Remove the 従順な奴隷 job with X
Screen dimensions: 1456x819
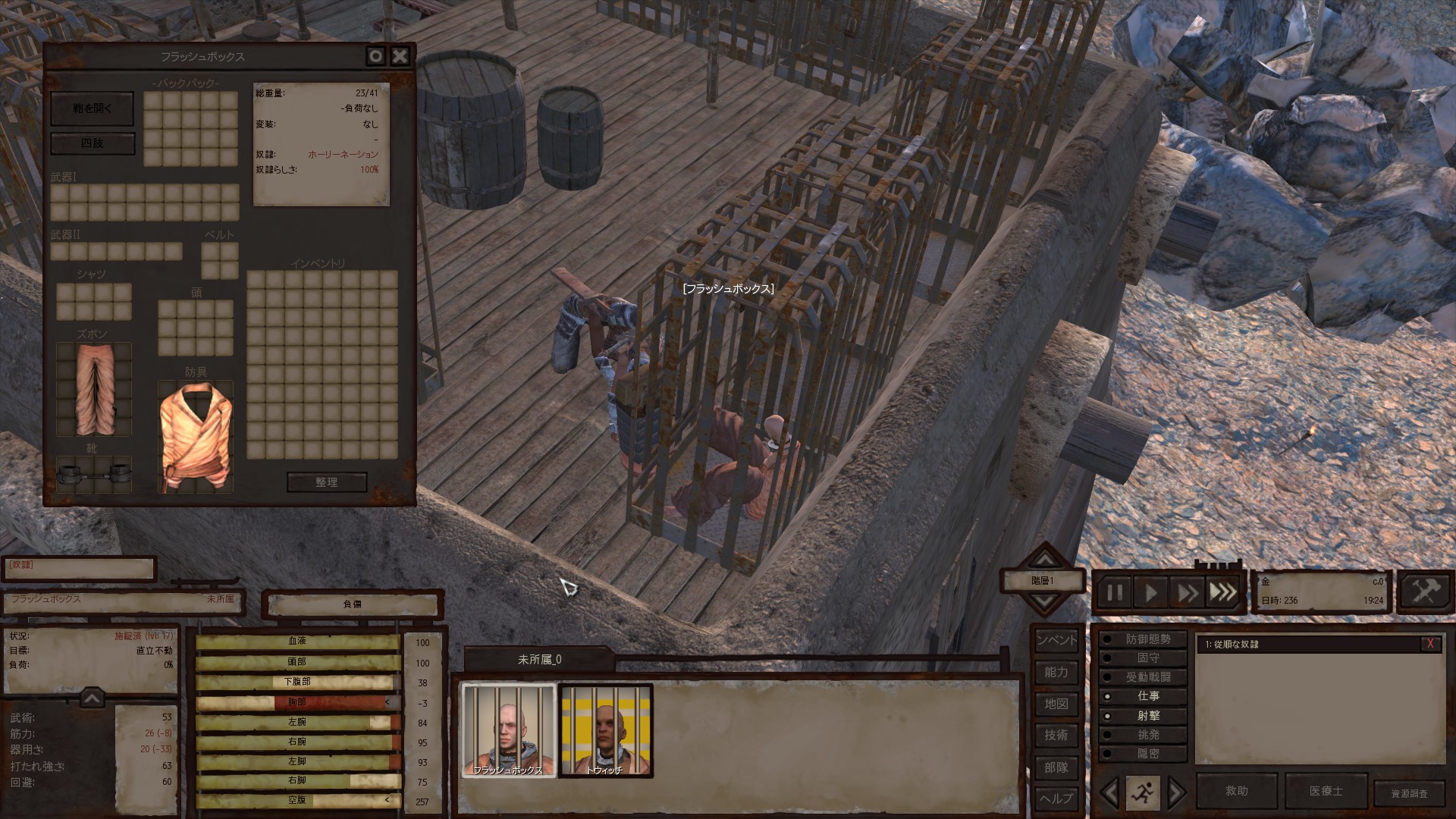click(x=1430, y=644)
